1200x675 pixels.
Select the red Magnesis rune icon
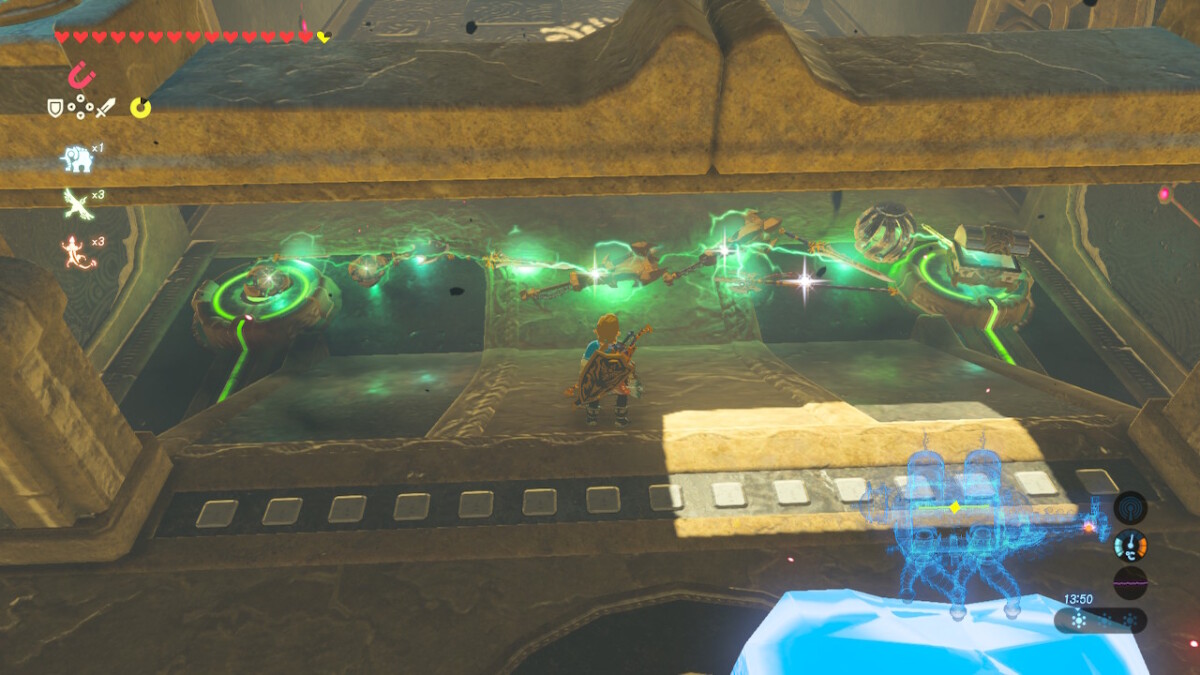click(x=77, y=74)
